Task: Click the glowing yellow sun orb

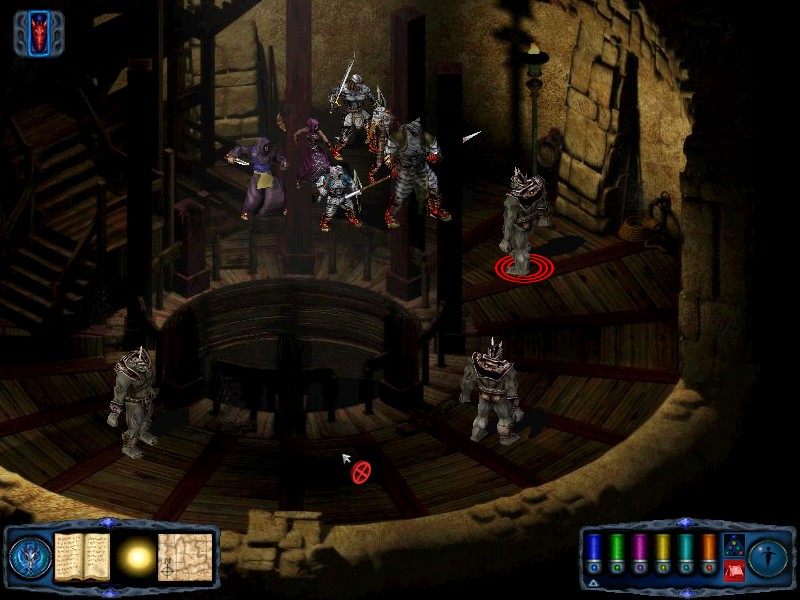Action: [x=136, y=553]
